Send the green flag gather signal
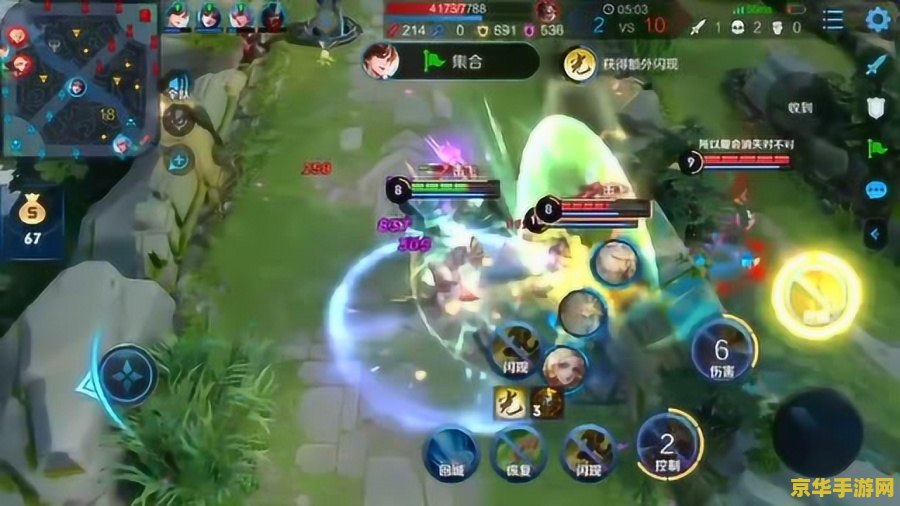The height and width of the screenshot is (506, 900). tap(876, 149)
